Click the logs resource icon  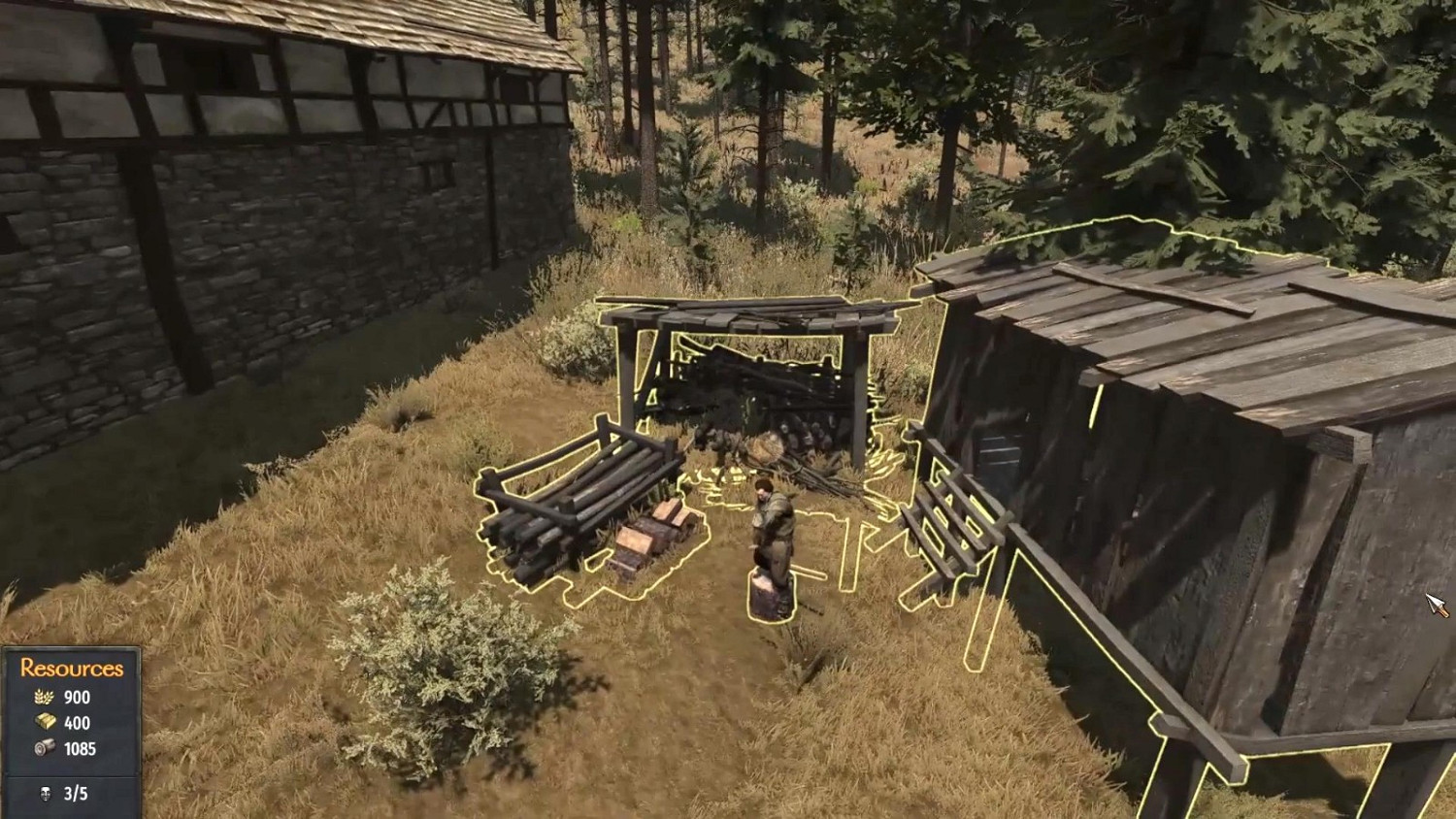click(43, 748)
